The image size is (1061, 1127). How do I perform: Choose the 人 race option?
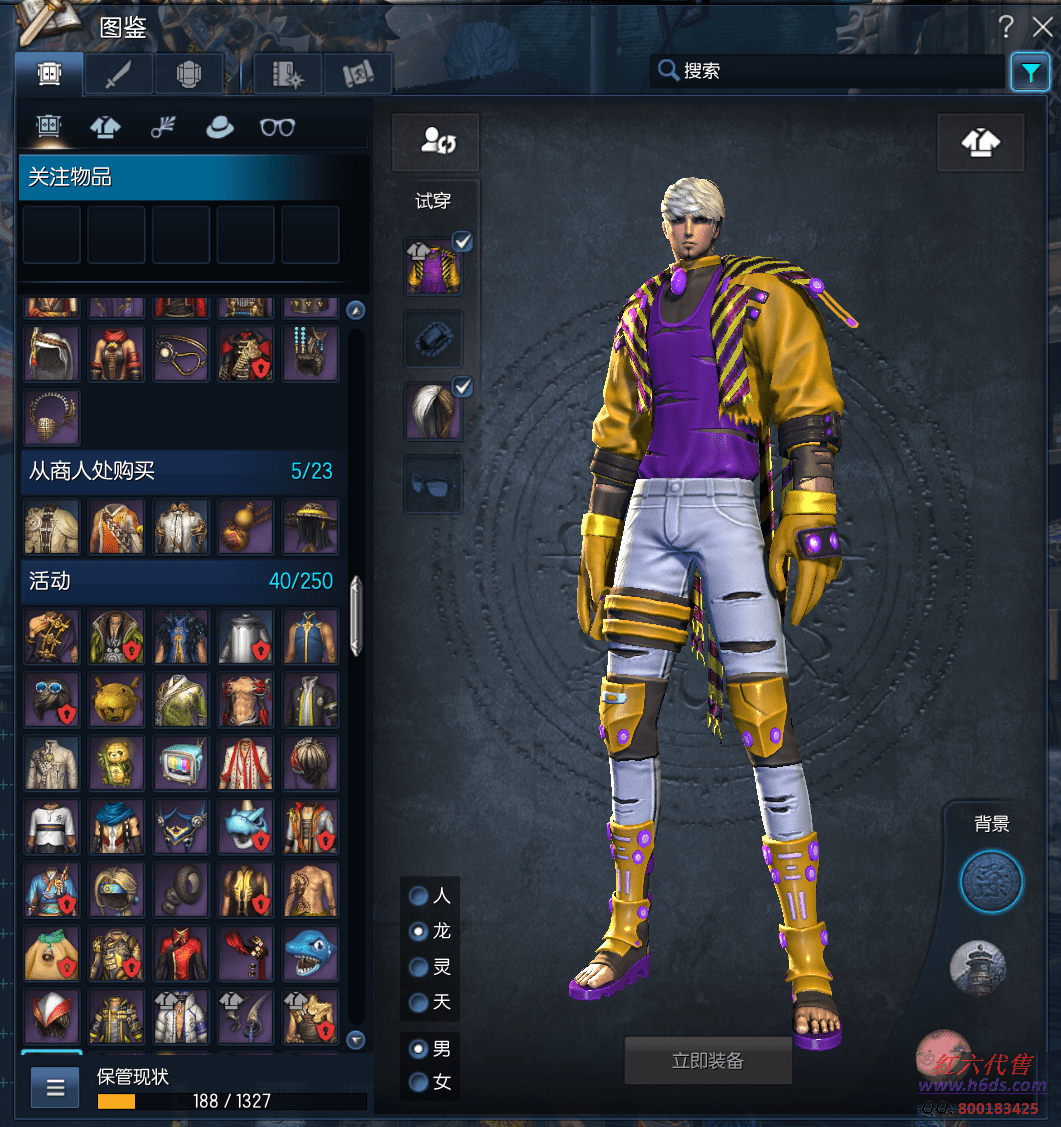(418, 896)
